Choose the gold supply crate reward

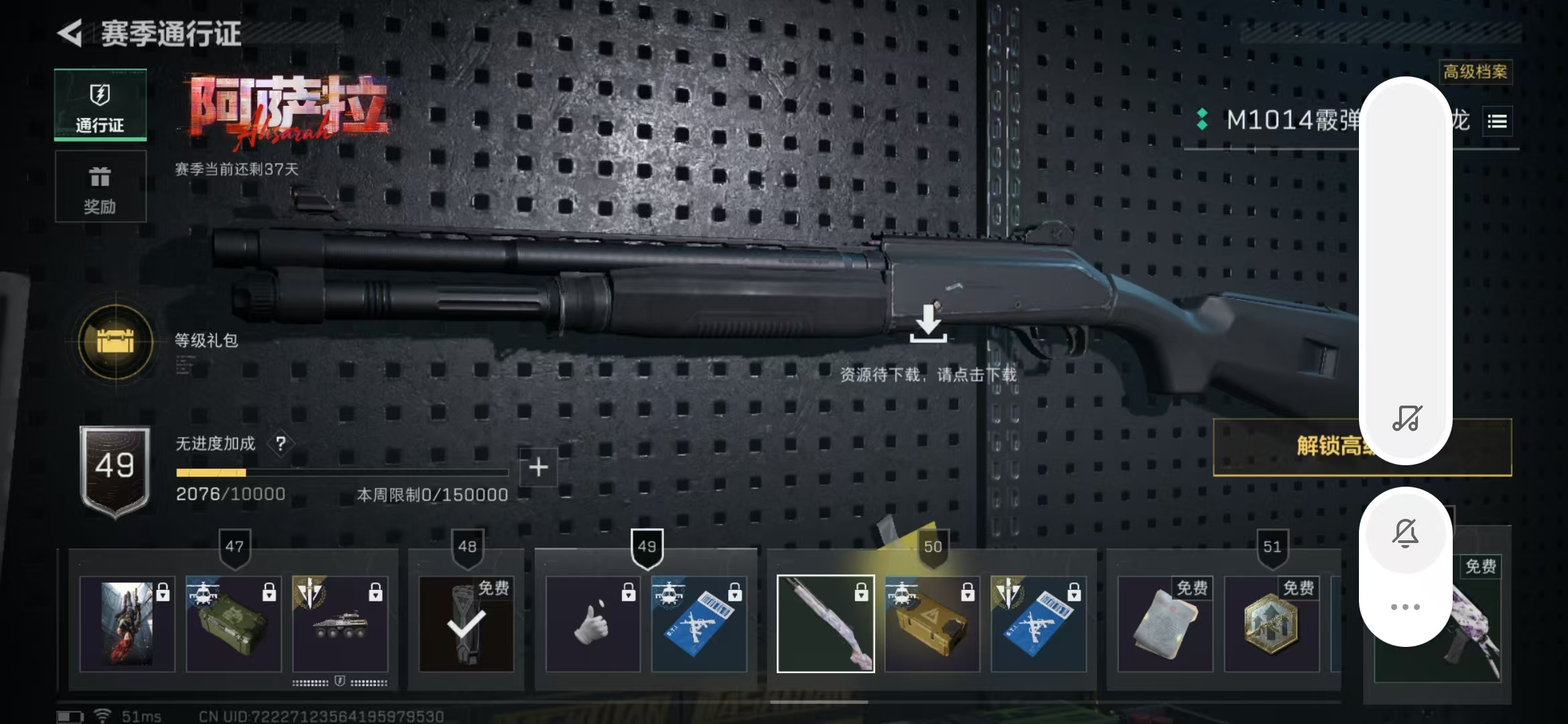pyautogui.click(x=931, y=624)
